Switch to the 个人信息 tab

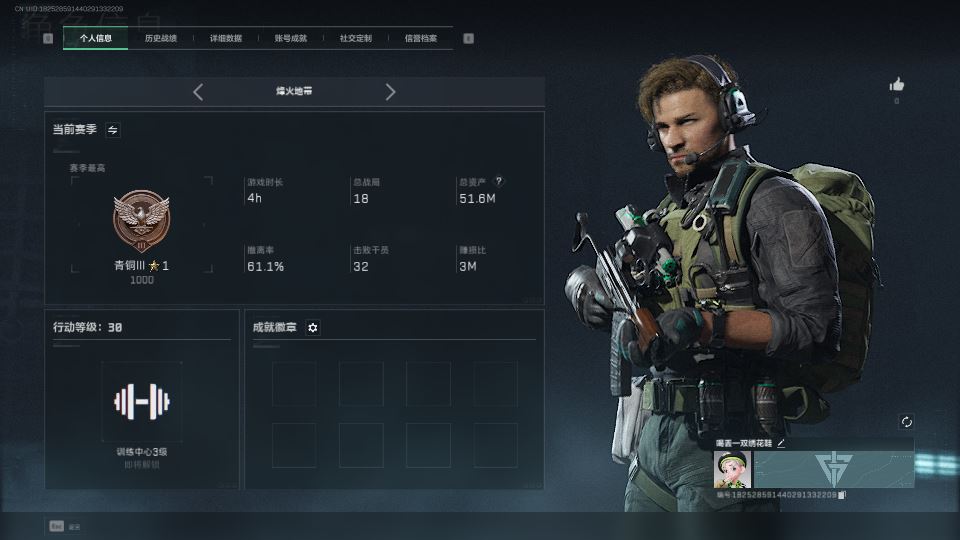pos(95,39)
